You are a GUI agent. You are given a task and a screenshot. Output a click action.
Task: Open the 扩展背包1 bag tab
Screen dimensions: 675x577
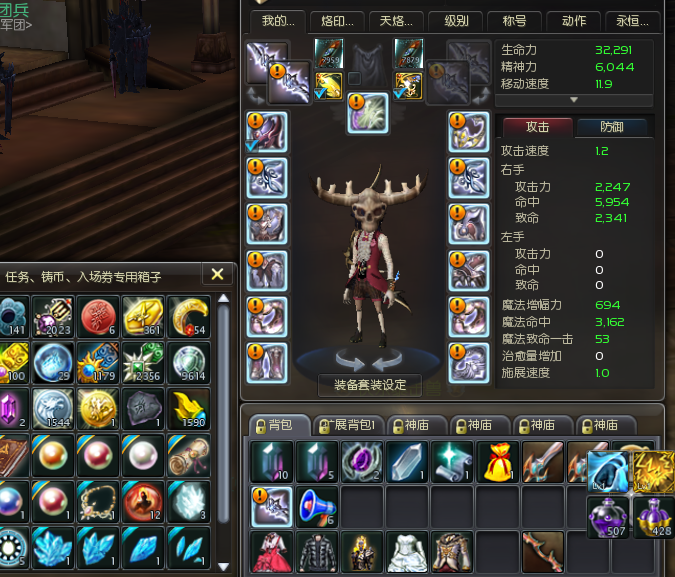(x=344, y=425)
